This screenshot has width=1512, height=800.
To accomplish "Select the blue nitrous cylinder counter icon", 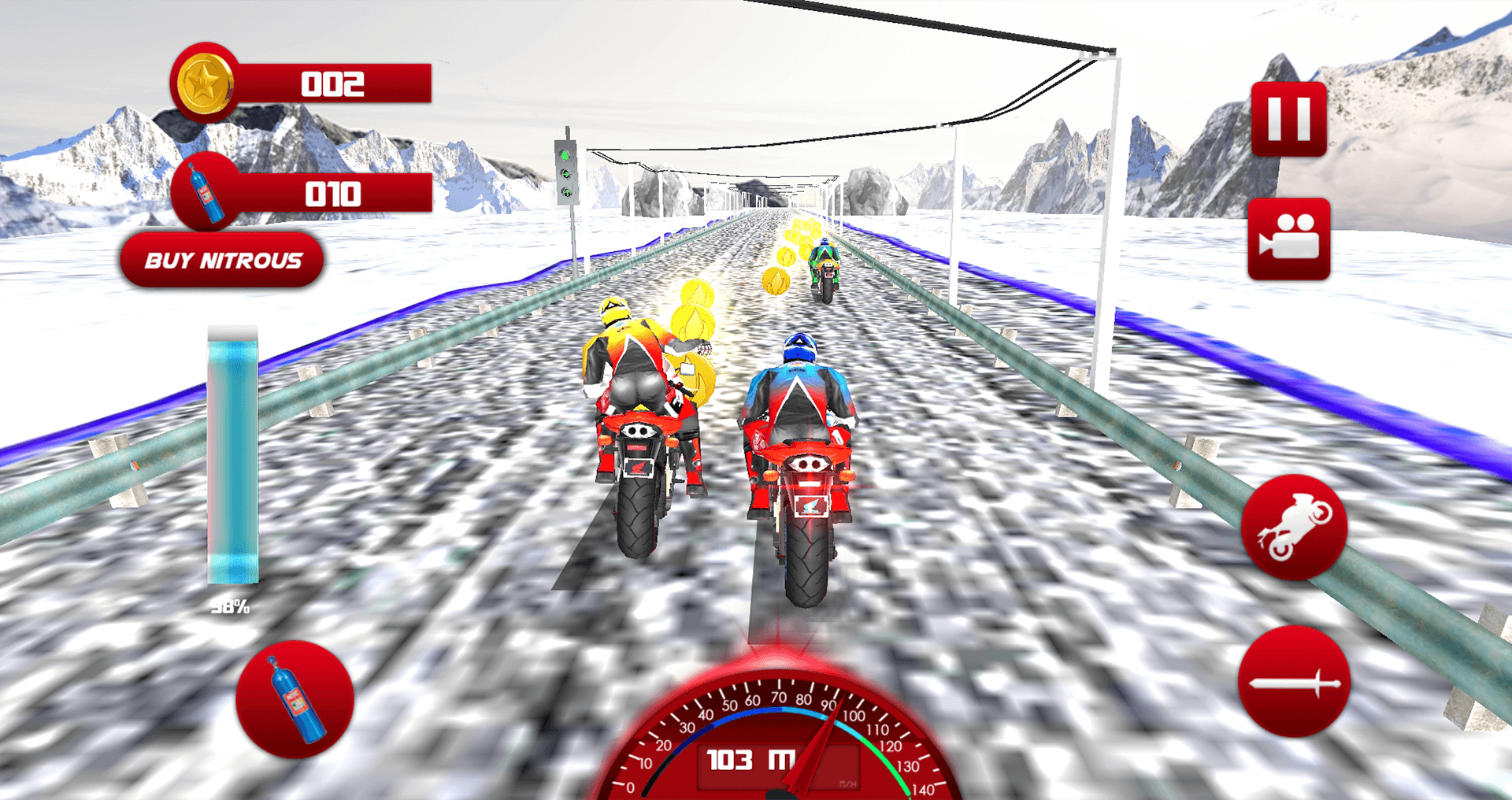I will coord(205,194).
